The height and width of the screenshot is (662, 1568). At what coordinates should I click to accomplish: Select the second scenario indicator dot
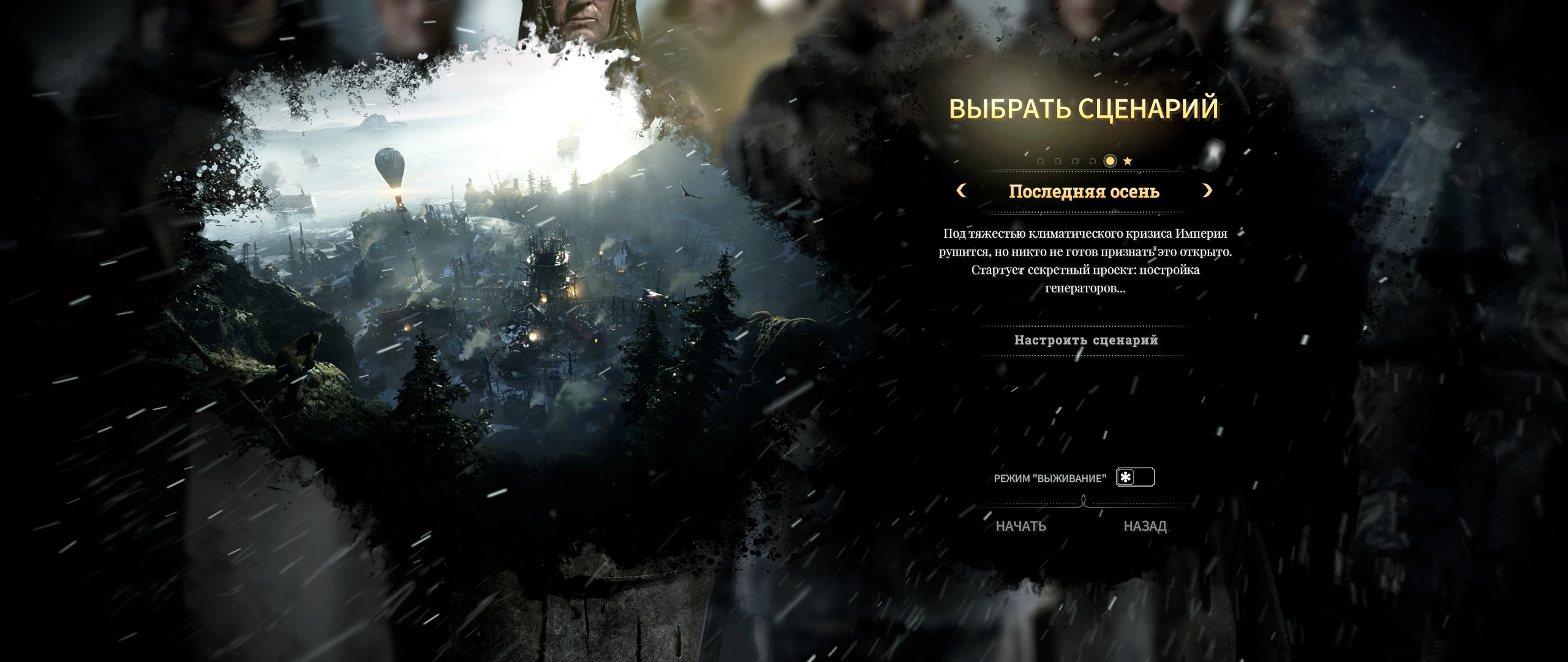pos(1058,161)
